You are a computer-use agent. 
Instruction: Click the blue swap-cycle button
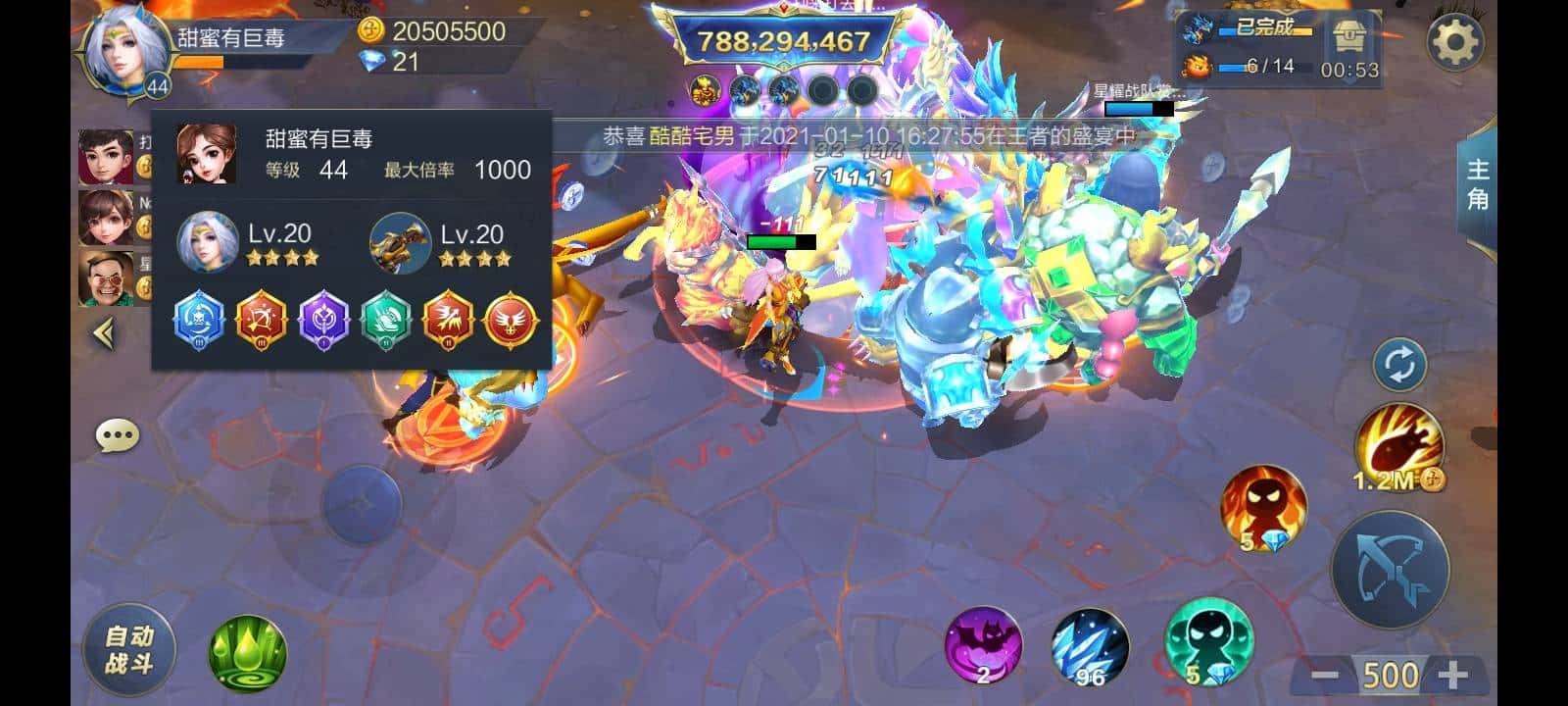[x=1399, y=366]
